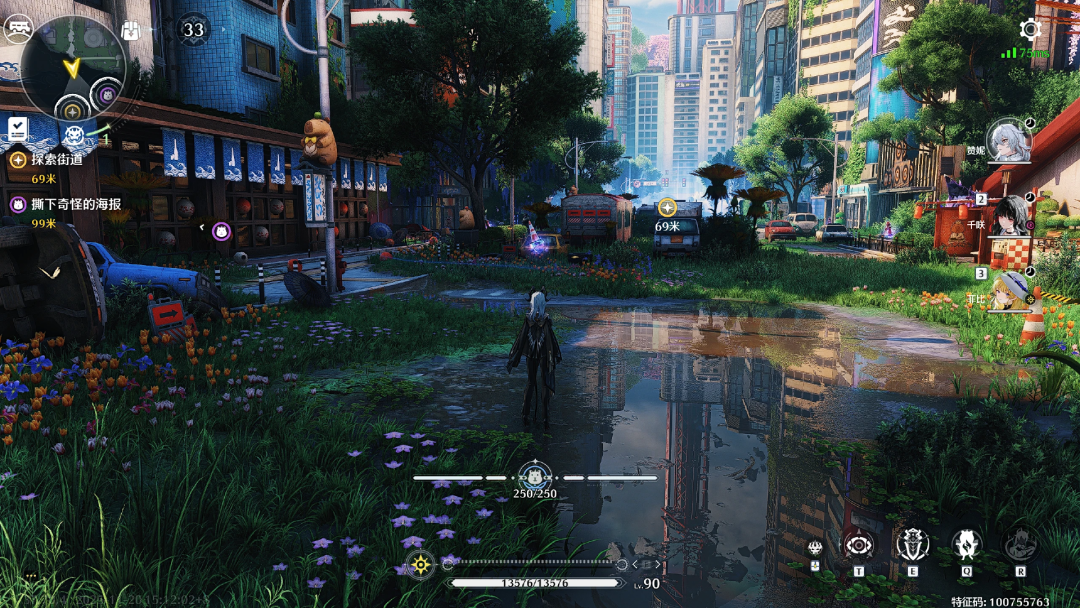The image size is (1080, 608).
Task: Open the quest checklist icon
Action: 18,128
